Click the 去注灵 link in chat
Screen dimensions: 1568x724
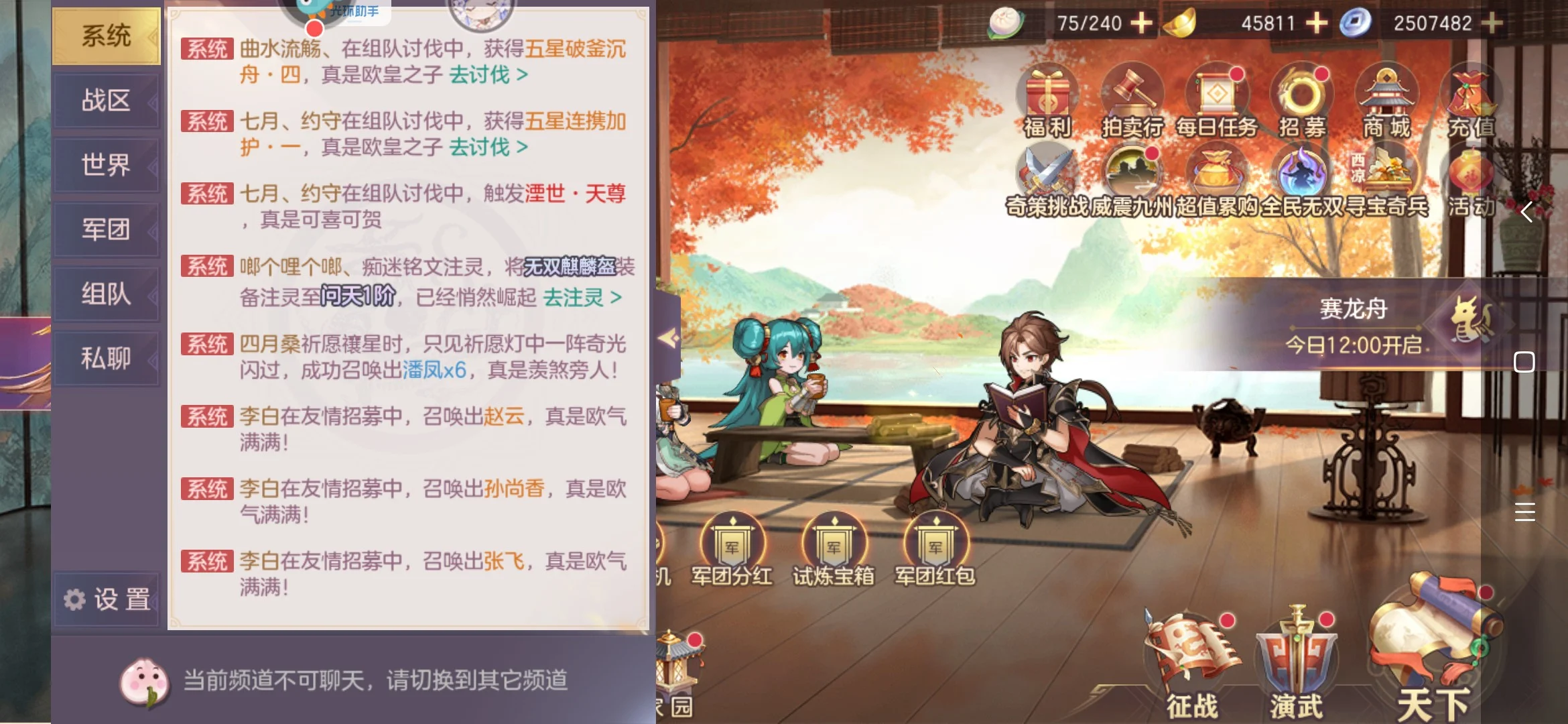click(x=582, y=297)
